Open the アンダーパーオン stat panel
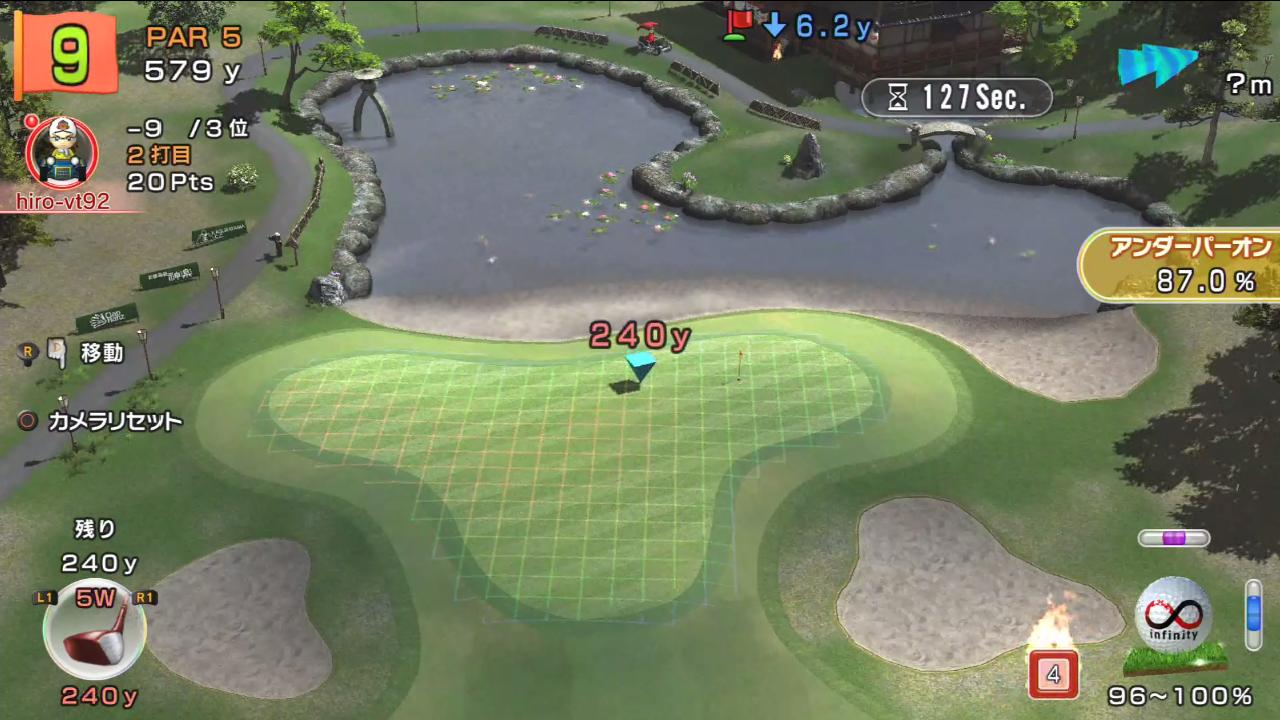1280x720 pixels. [1182, 265]
